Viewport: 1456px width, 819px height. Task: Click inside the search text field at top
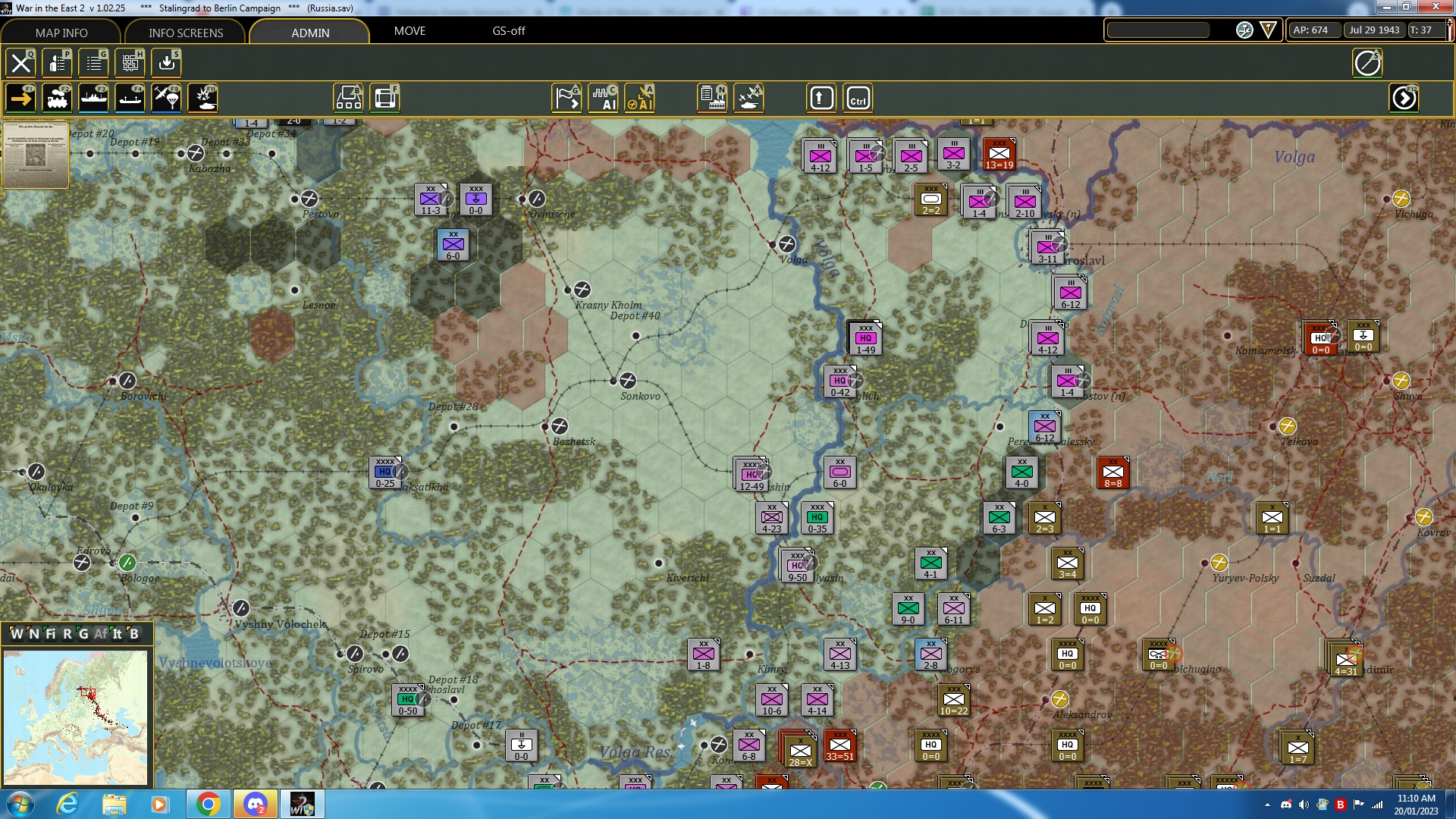tap(1158, 30)
